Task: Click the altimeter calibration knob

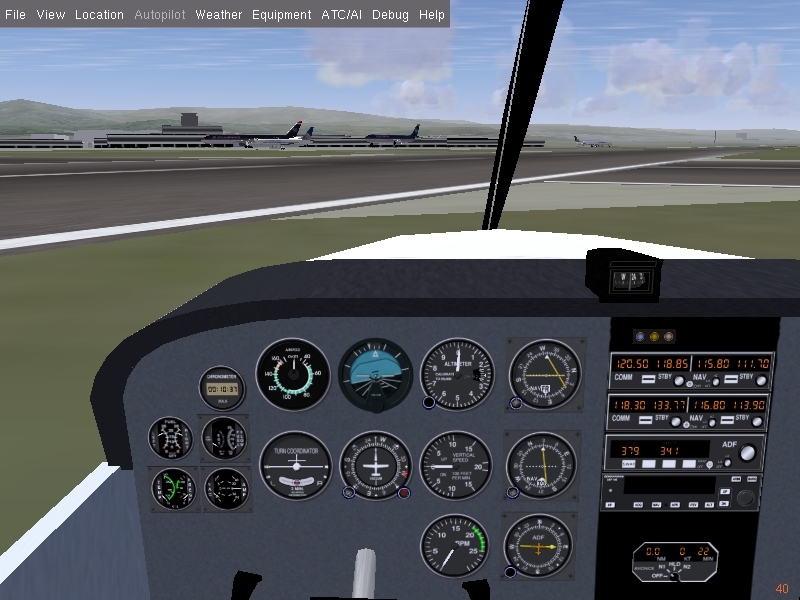Action: (x=429, y=403)
